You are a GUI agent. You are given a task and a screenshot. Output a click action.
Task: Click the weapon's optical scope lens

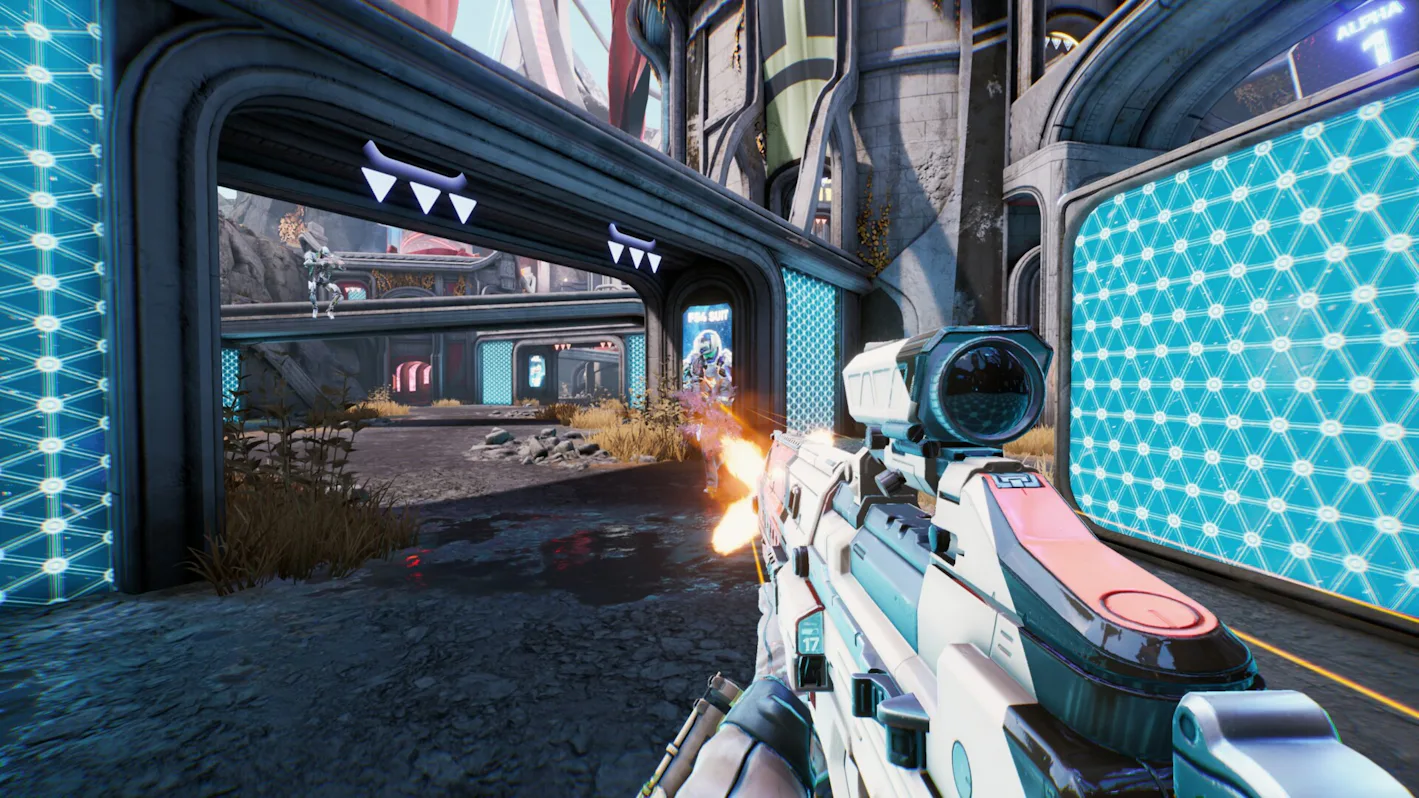tap(985, 385)
